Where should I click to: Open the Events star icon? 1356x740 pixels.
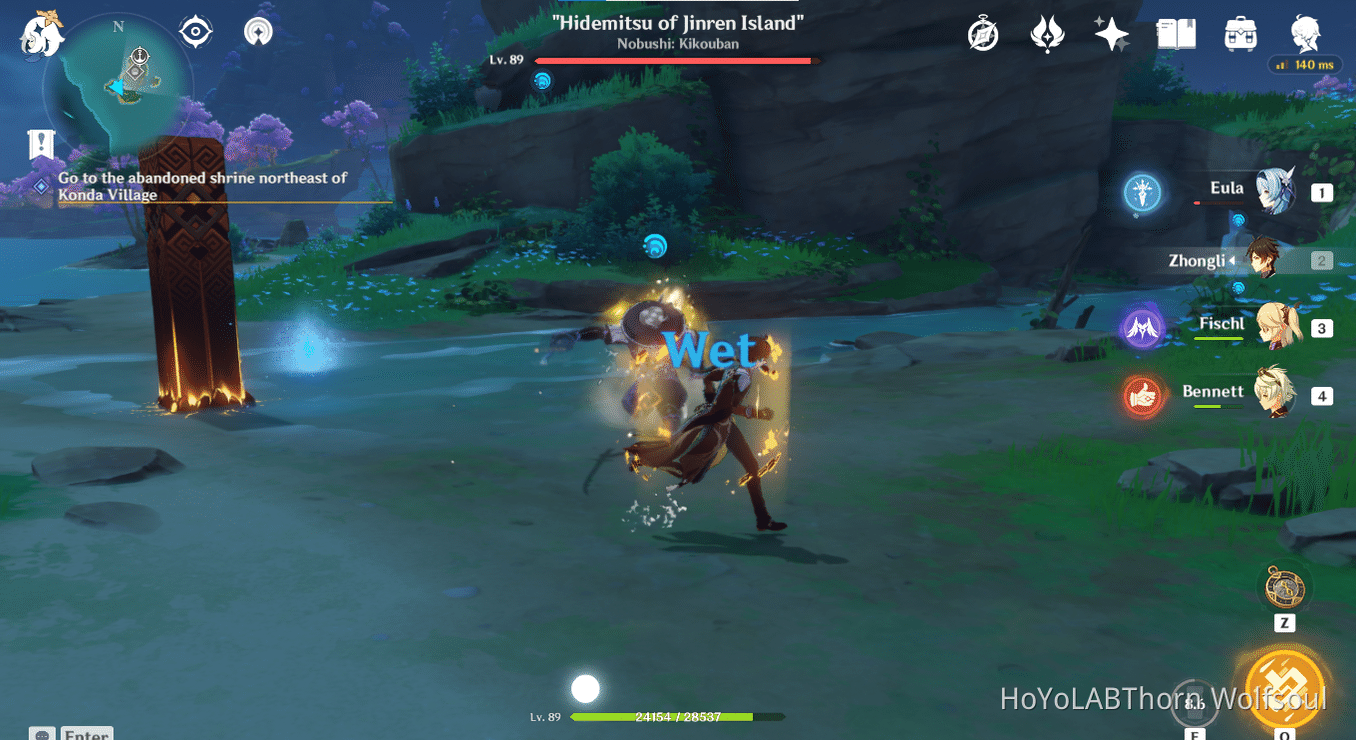click(x=1111, y=33)
